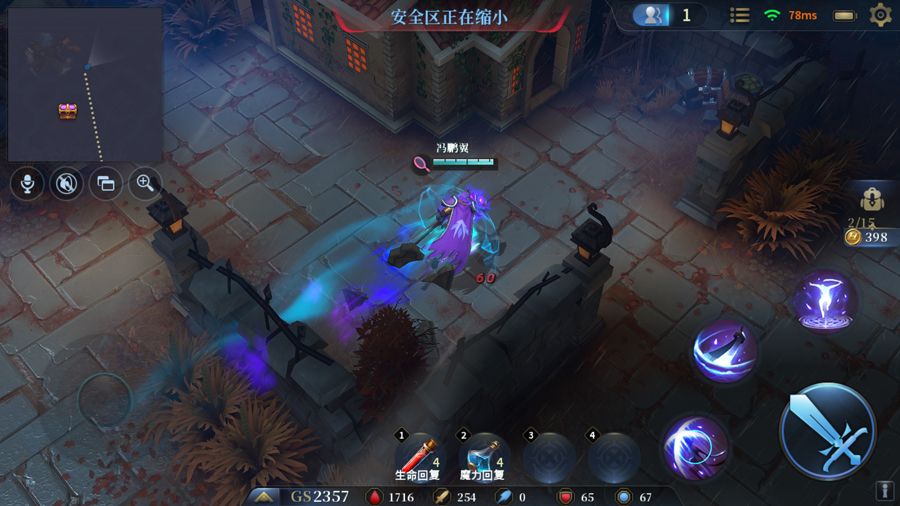Image resolution: width=900 pixels, height=506 pixels.
Task: Activate the scythe sweep skill
Action: pyautogui.click(x=725, y=352)
